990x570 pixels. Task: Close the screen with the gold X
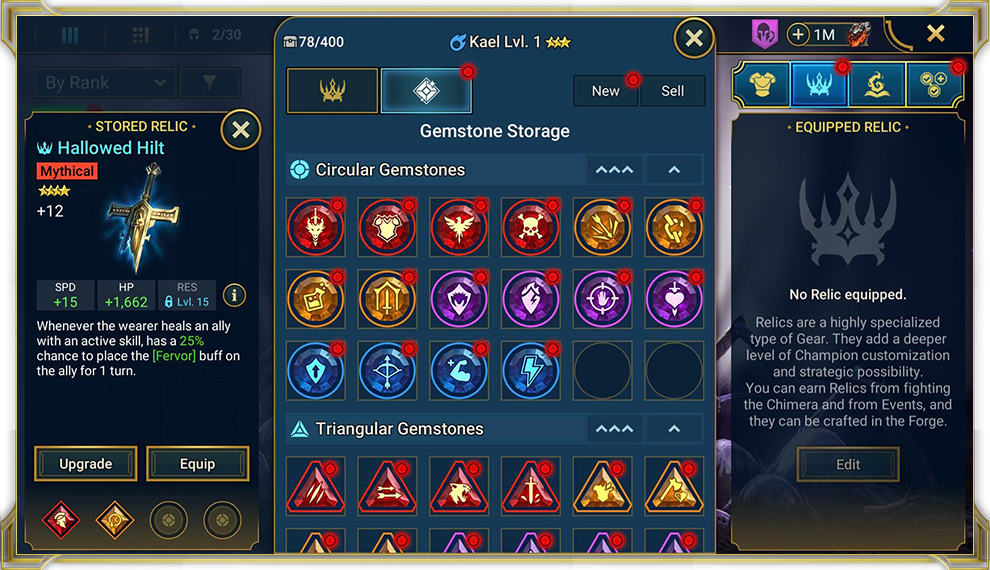pyautogui.click(x=935, y=34)
